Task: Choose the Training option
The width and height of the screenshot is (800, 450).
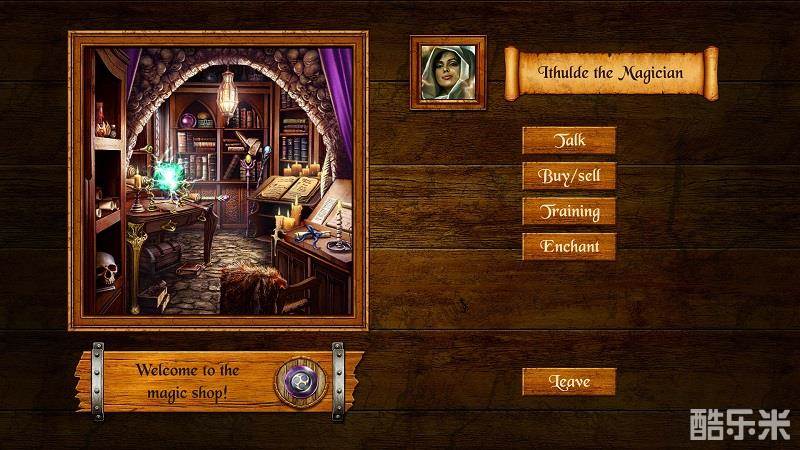Action: point(569,211)
